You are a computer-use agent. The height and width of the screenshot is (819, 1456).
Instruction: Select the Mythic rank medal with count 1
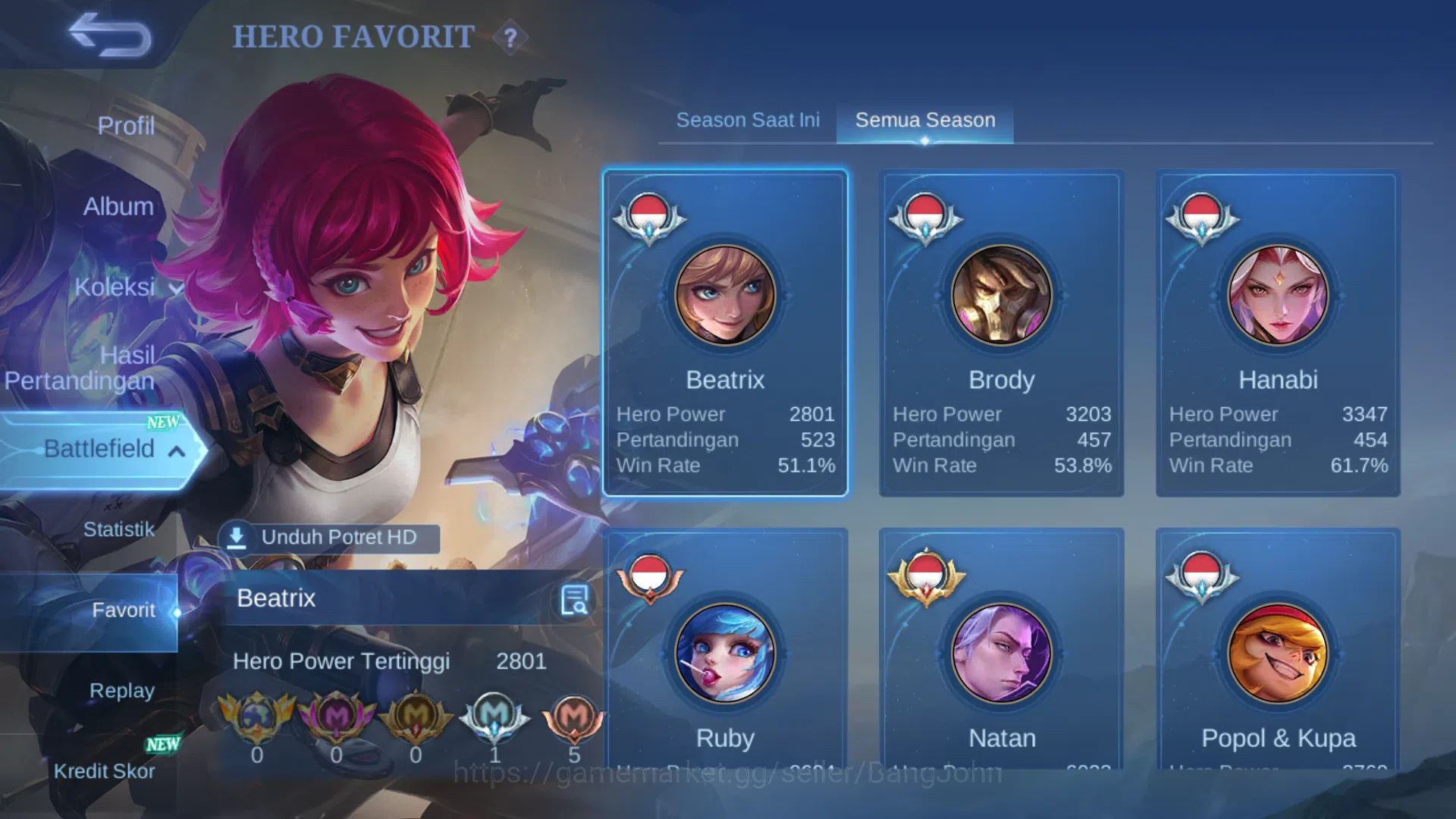tap(494, 717)
